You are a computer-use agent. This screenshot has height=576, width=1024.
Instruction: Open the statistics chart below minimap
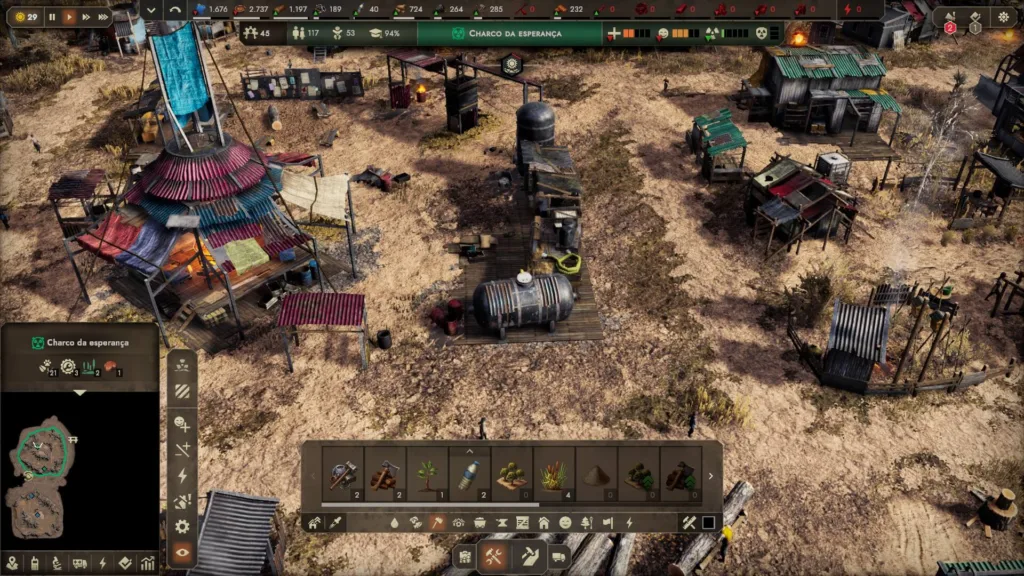tap(147, 563)
